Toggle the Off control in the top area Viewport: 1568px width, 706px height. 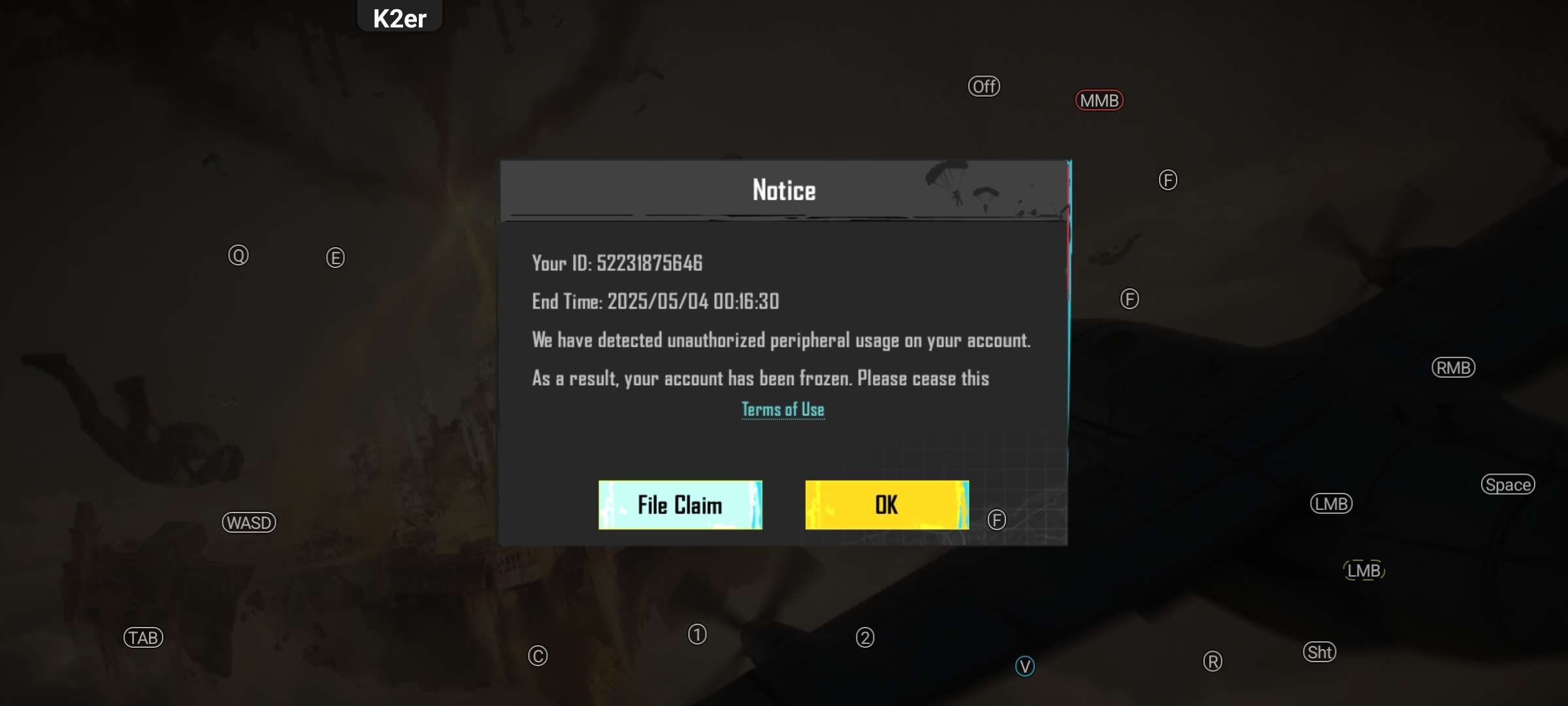[984, 86]
